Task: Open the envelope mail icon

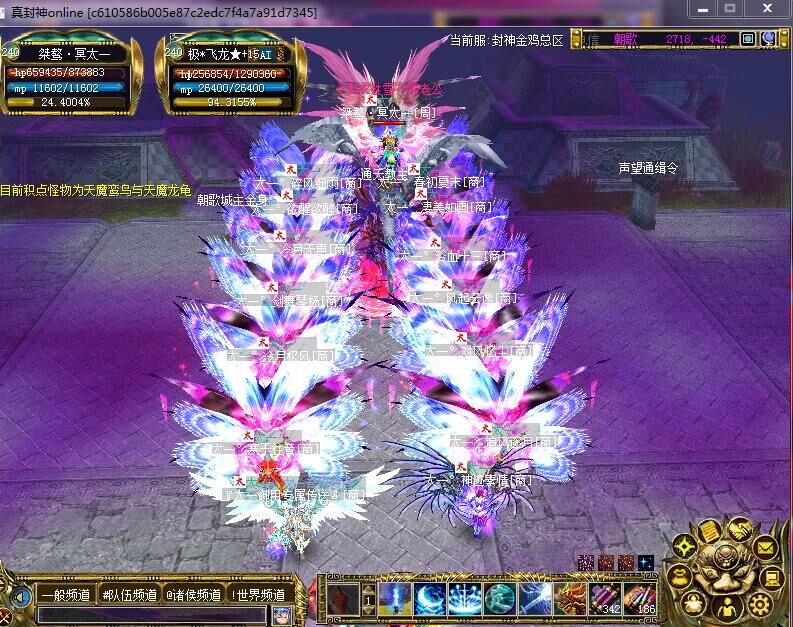Action: [x=765, y=547]
